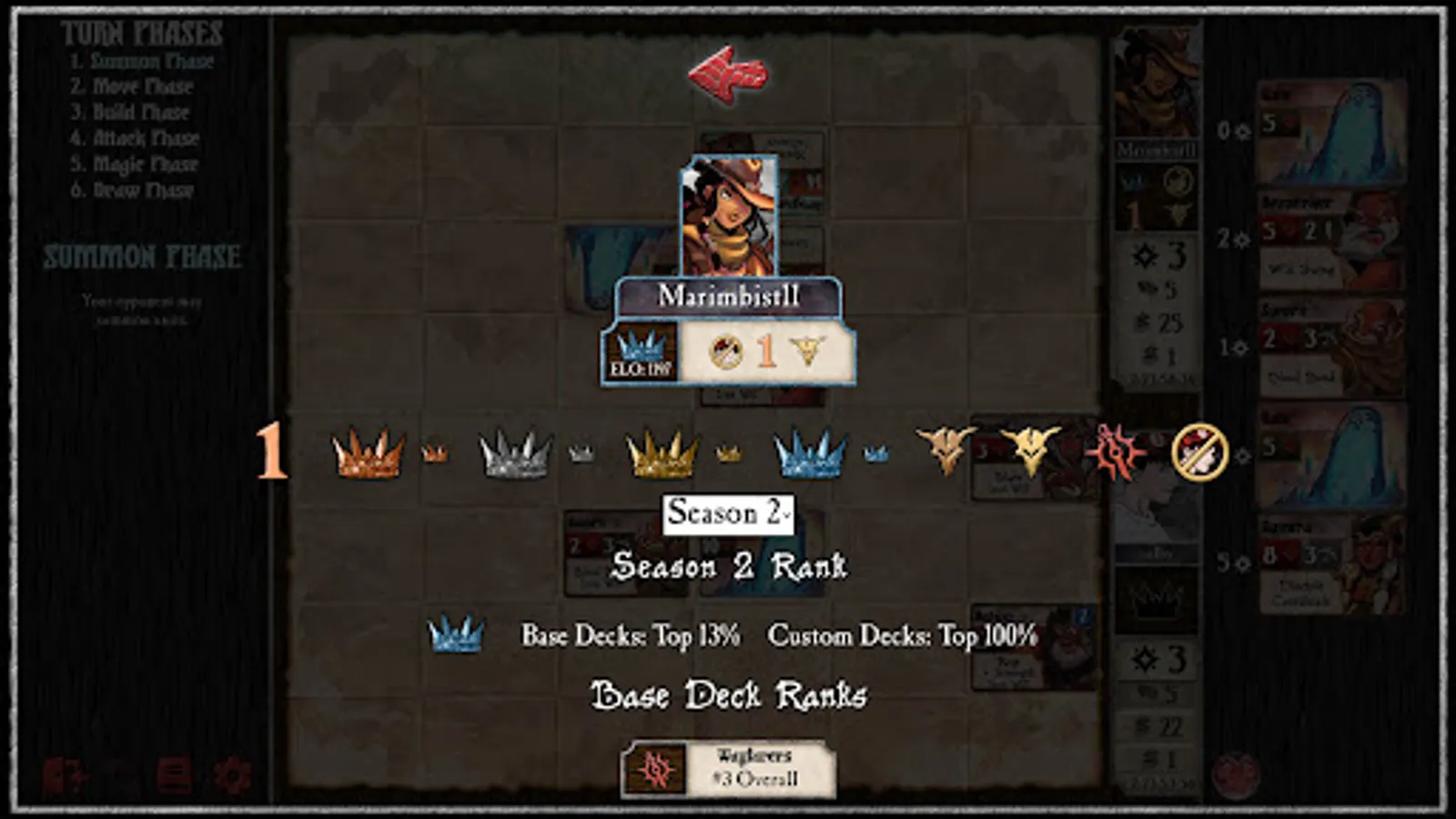Select the crossed-out rank icon at row end
The image size is (1456, 819).
coord(1197,453)
